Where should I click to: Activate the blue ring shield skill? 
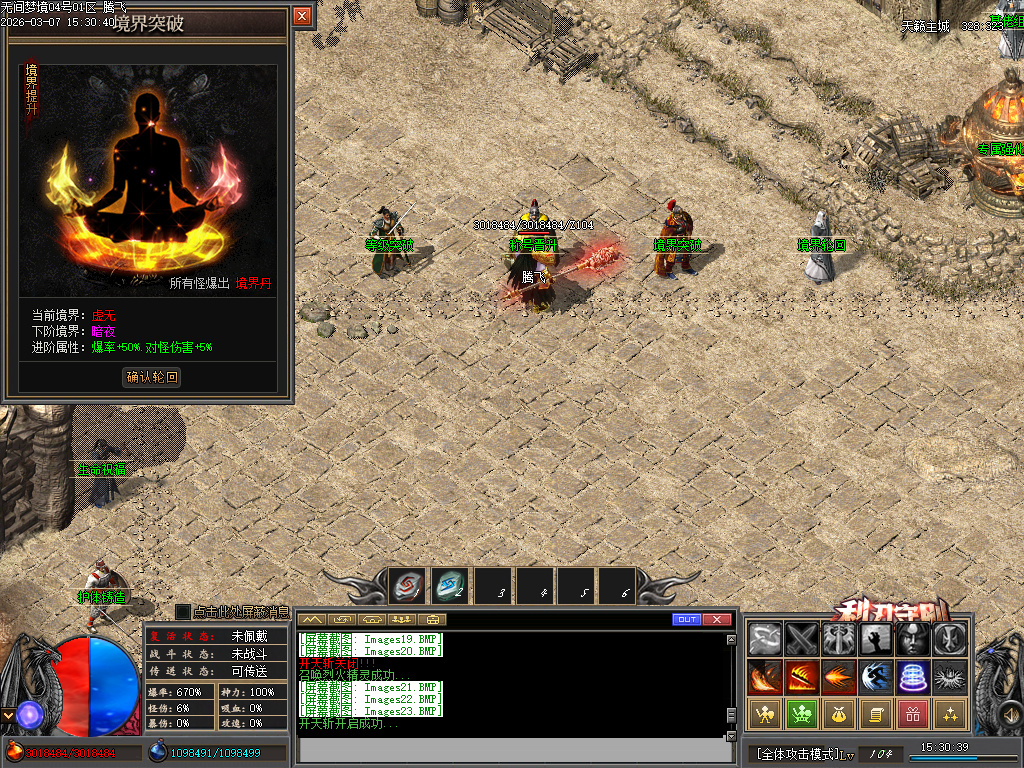click(913, 677)
